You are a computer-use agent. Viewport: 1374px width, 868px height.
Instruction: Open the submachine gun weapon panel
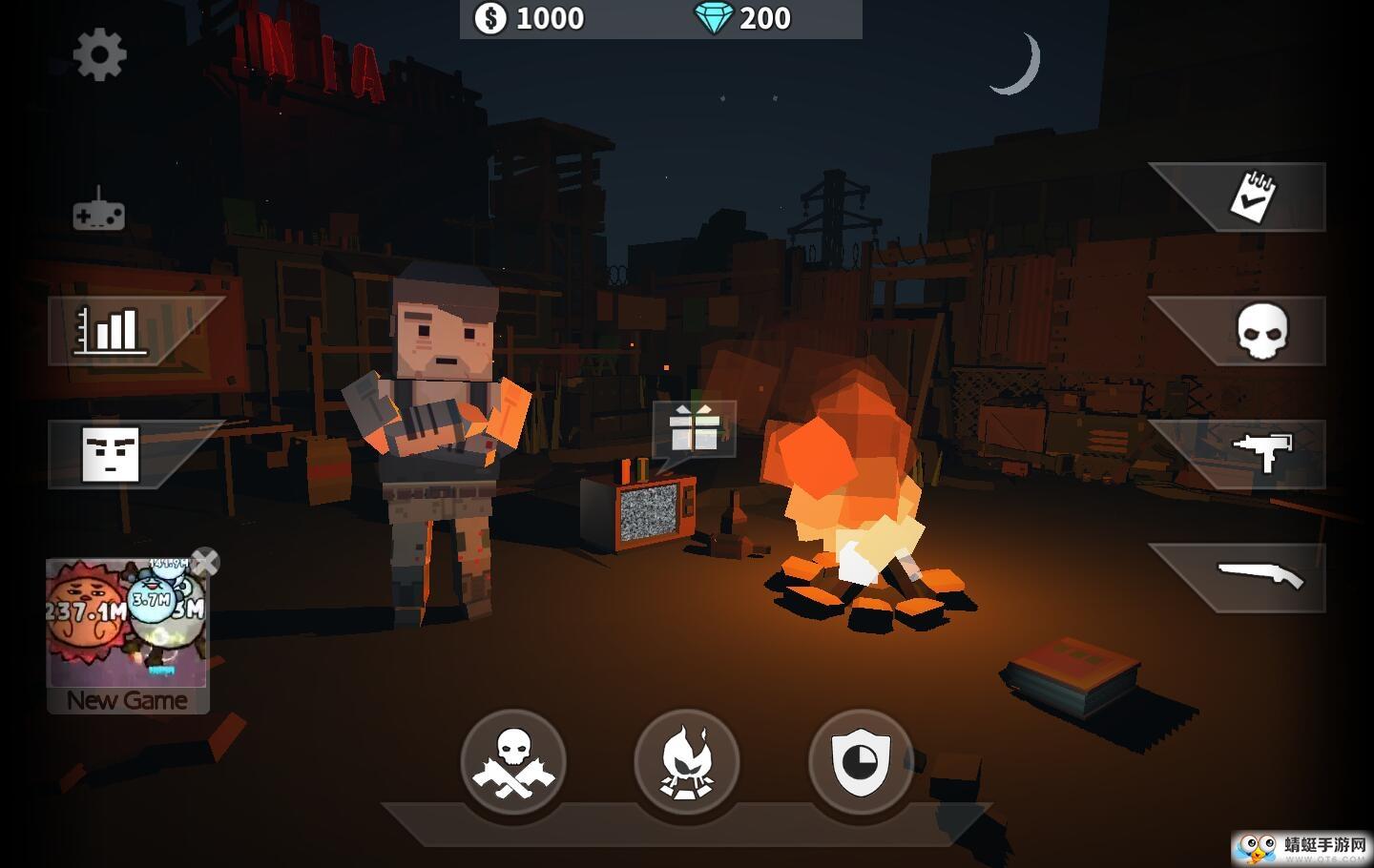(1261, 452)
